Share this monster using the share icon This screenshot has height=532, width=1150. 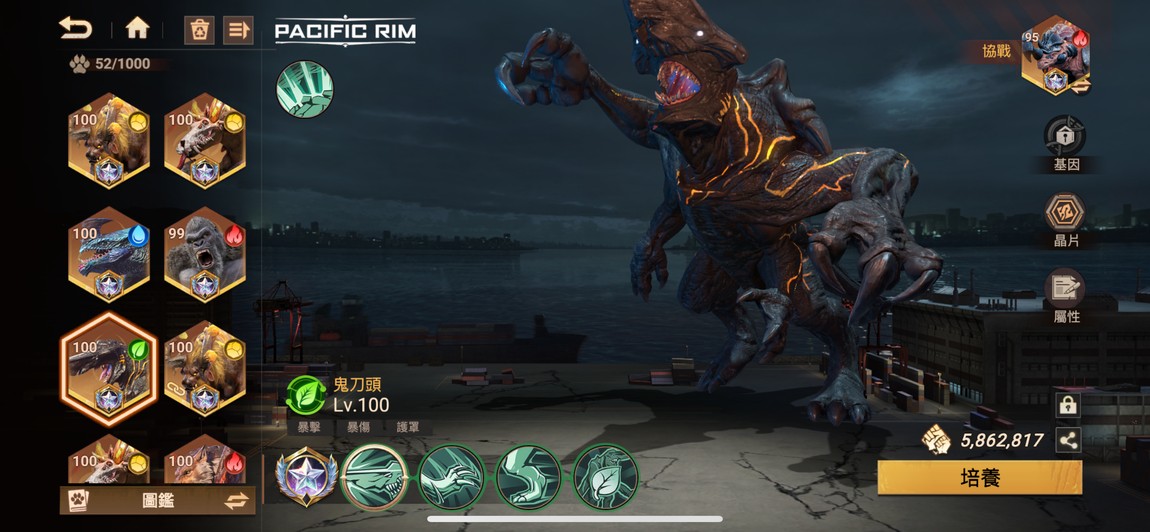click(x=1068, y=439)
